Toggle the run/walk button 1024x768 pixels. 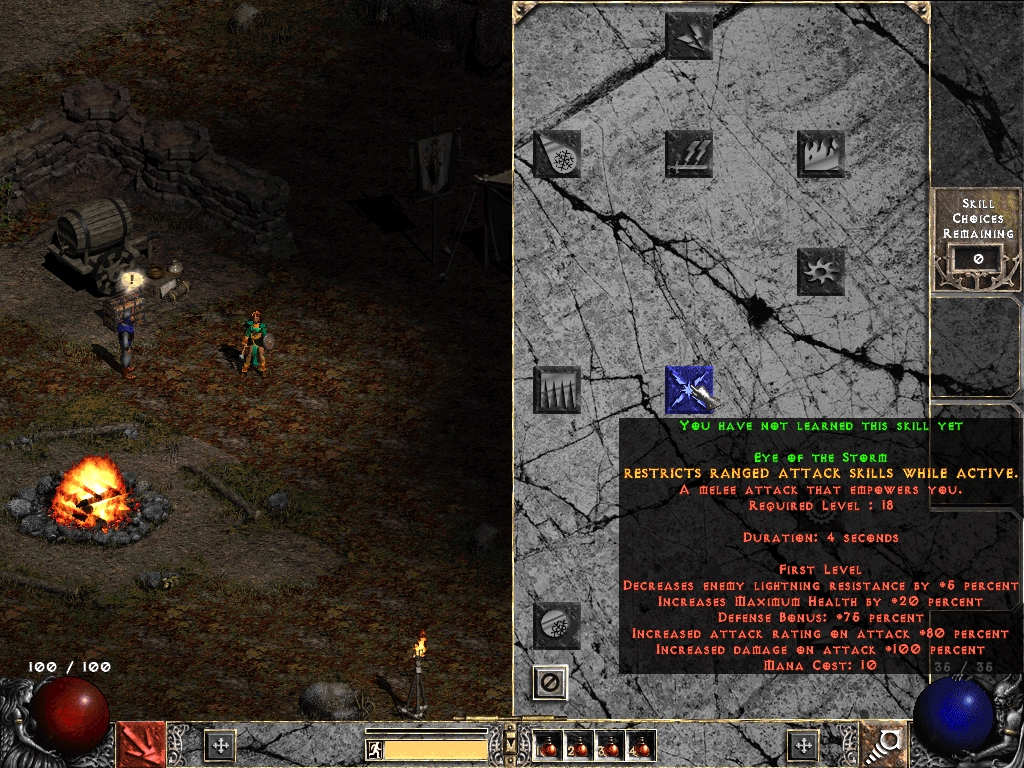374,750
